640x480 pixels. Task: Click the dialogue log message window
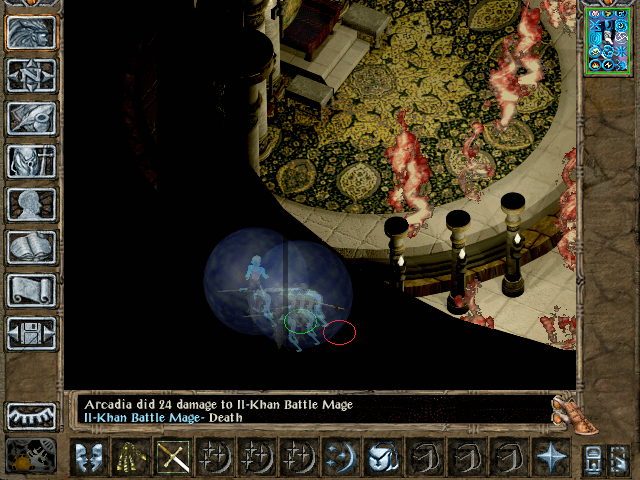click(x=310, y=410)
